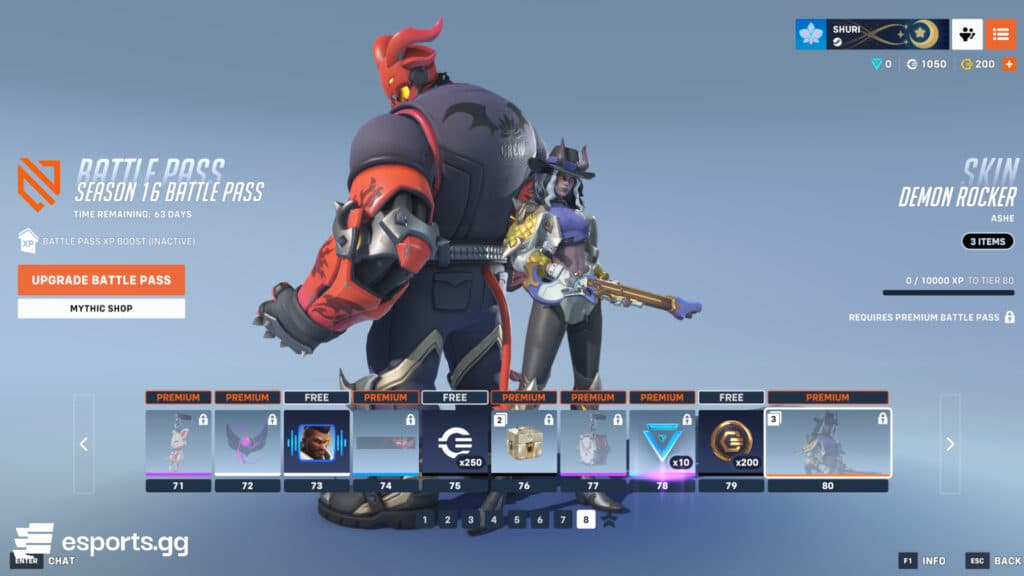1024x576 pixels.
Task: Choose the tier 72 purple wings reward
Action: point(247,441)
